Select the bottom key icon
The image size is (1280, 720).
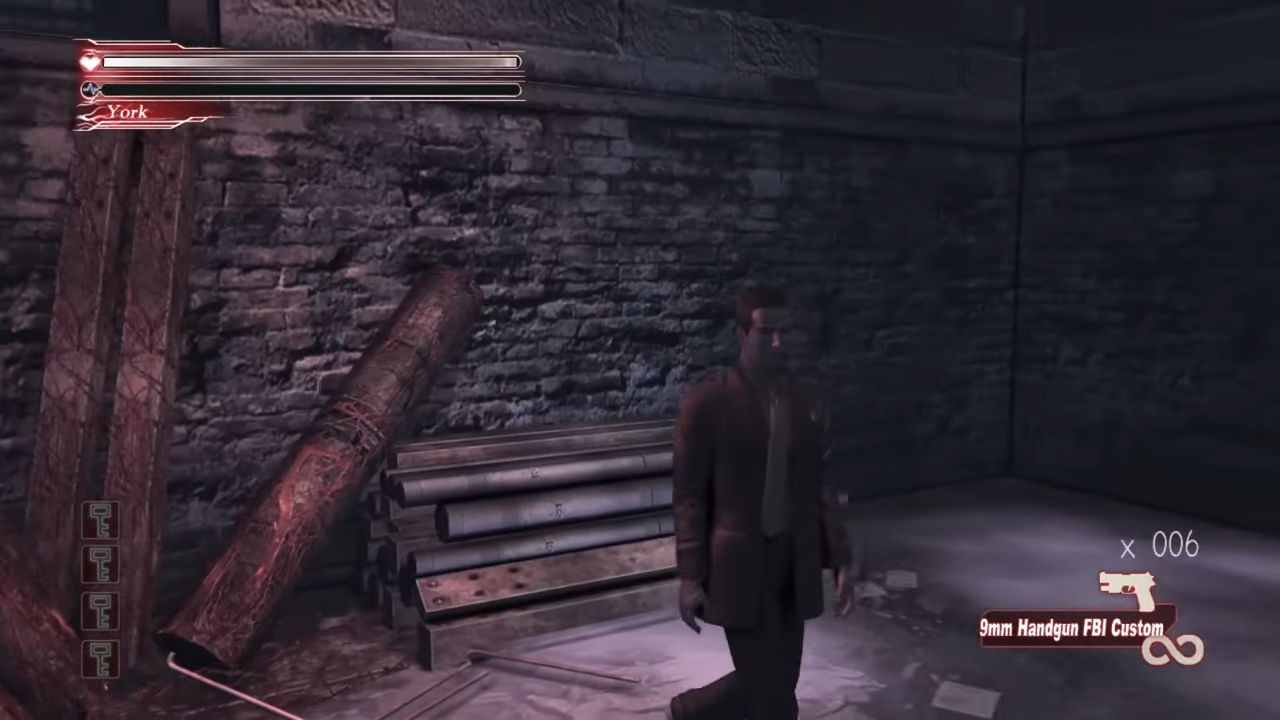coord(100,660)
